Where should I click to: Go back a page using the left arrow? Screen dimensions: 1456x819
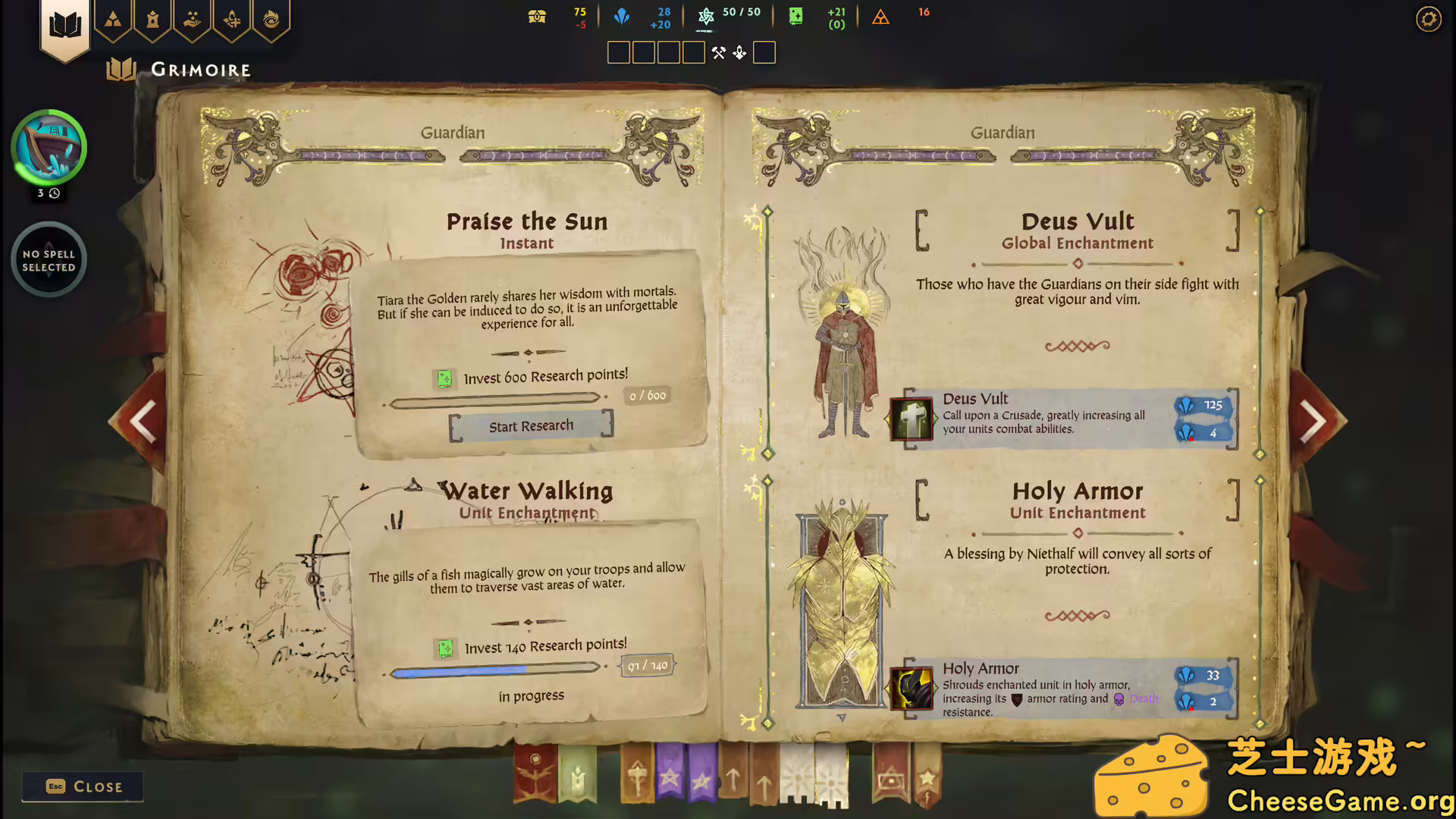[x=142, y=421]
